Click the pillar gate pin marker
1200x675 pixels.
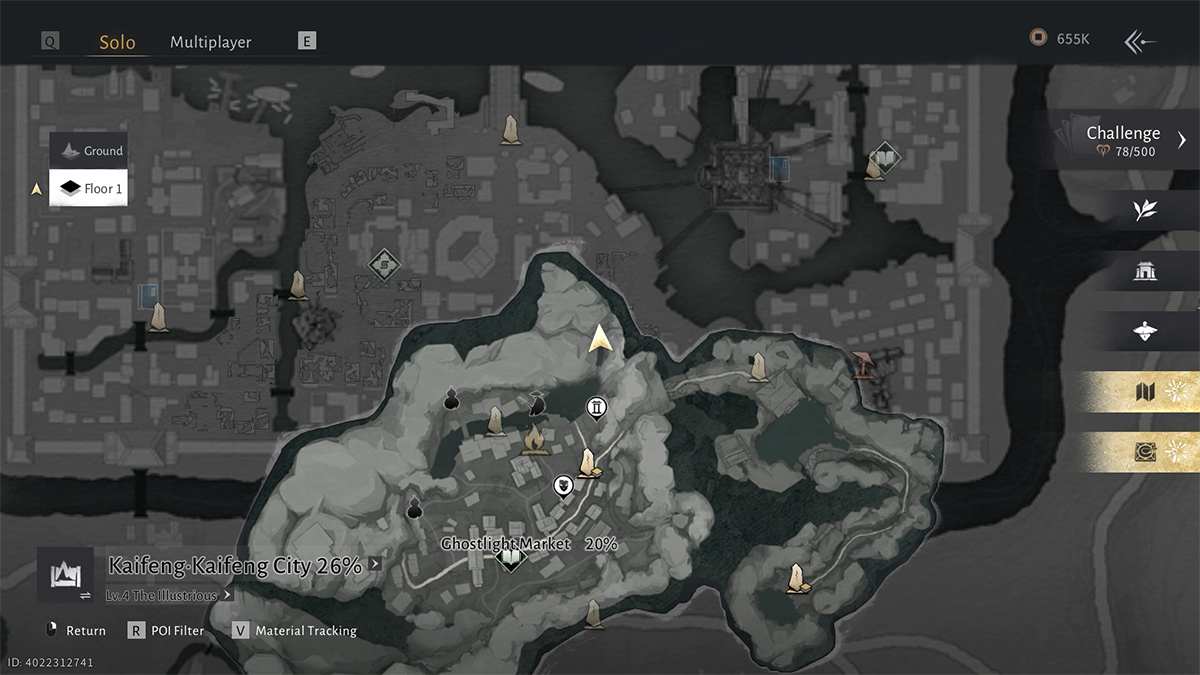tap(597, 407)
